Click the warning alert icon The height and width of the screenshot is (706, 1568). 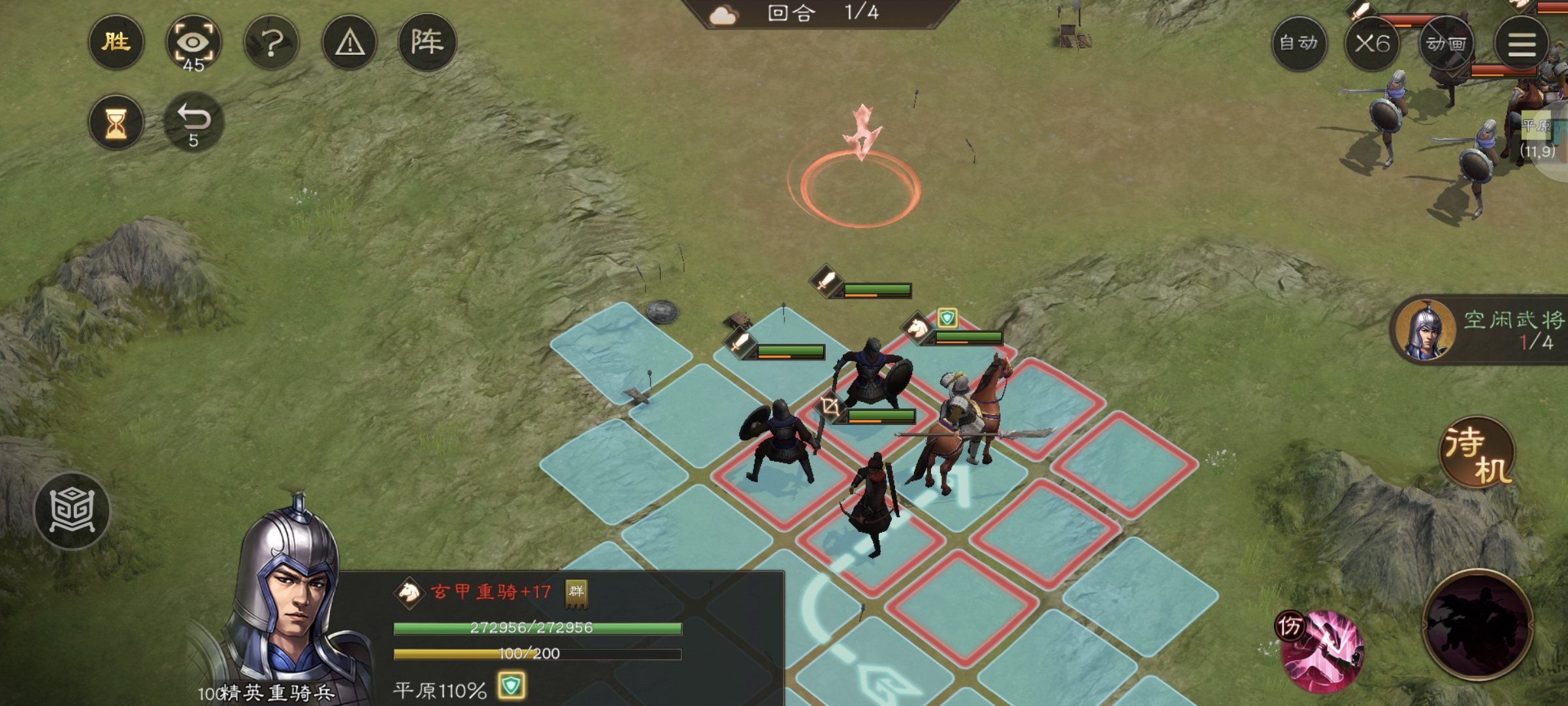[x=349, y=42]
